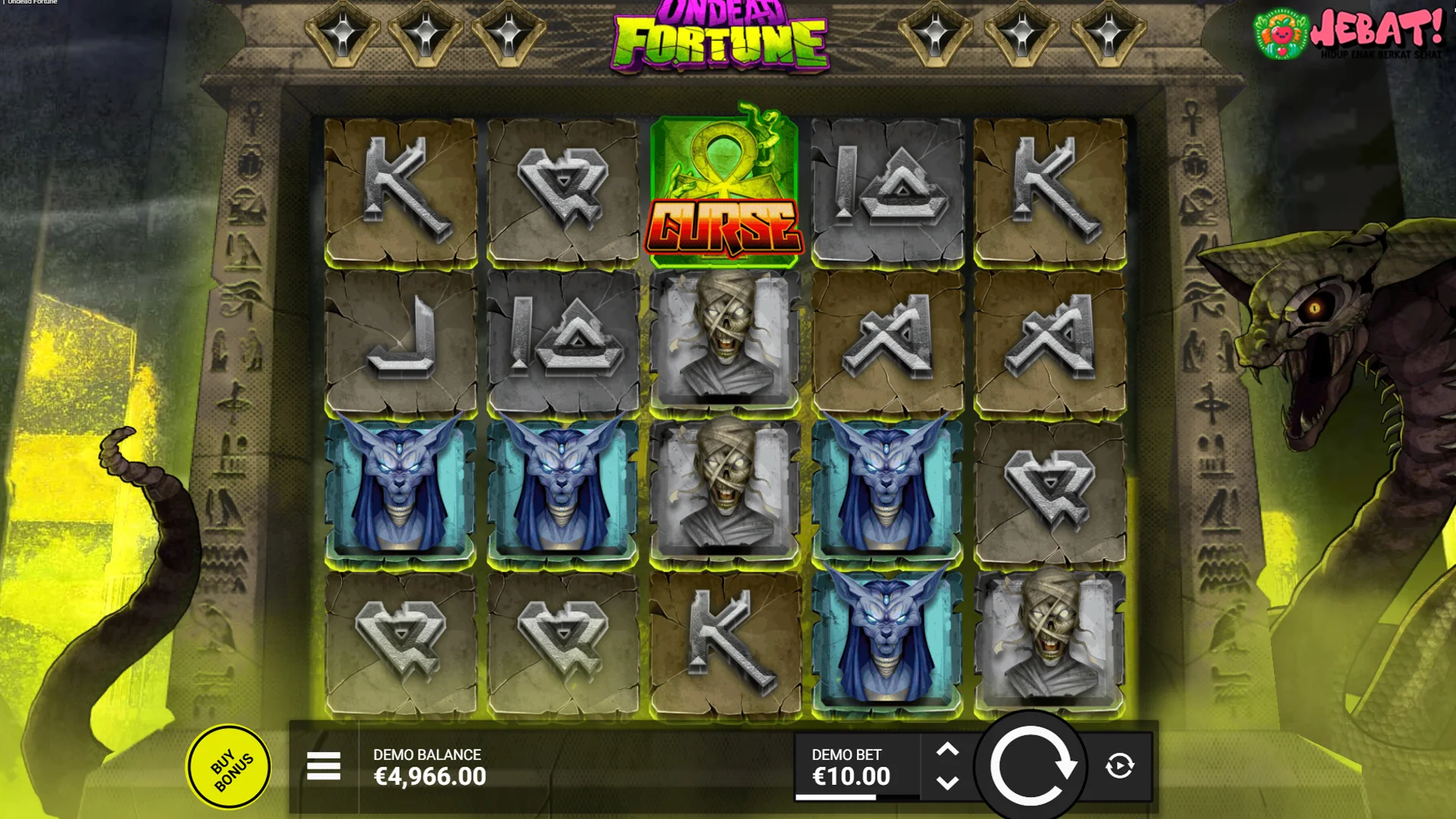
Task: Decrease the demo bet with the down arrow
Action: [x=947, y=783]
